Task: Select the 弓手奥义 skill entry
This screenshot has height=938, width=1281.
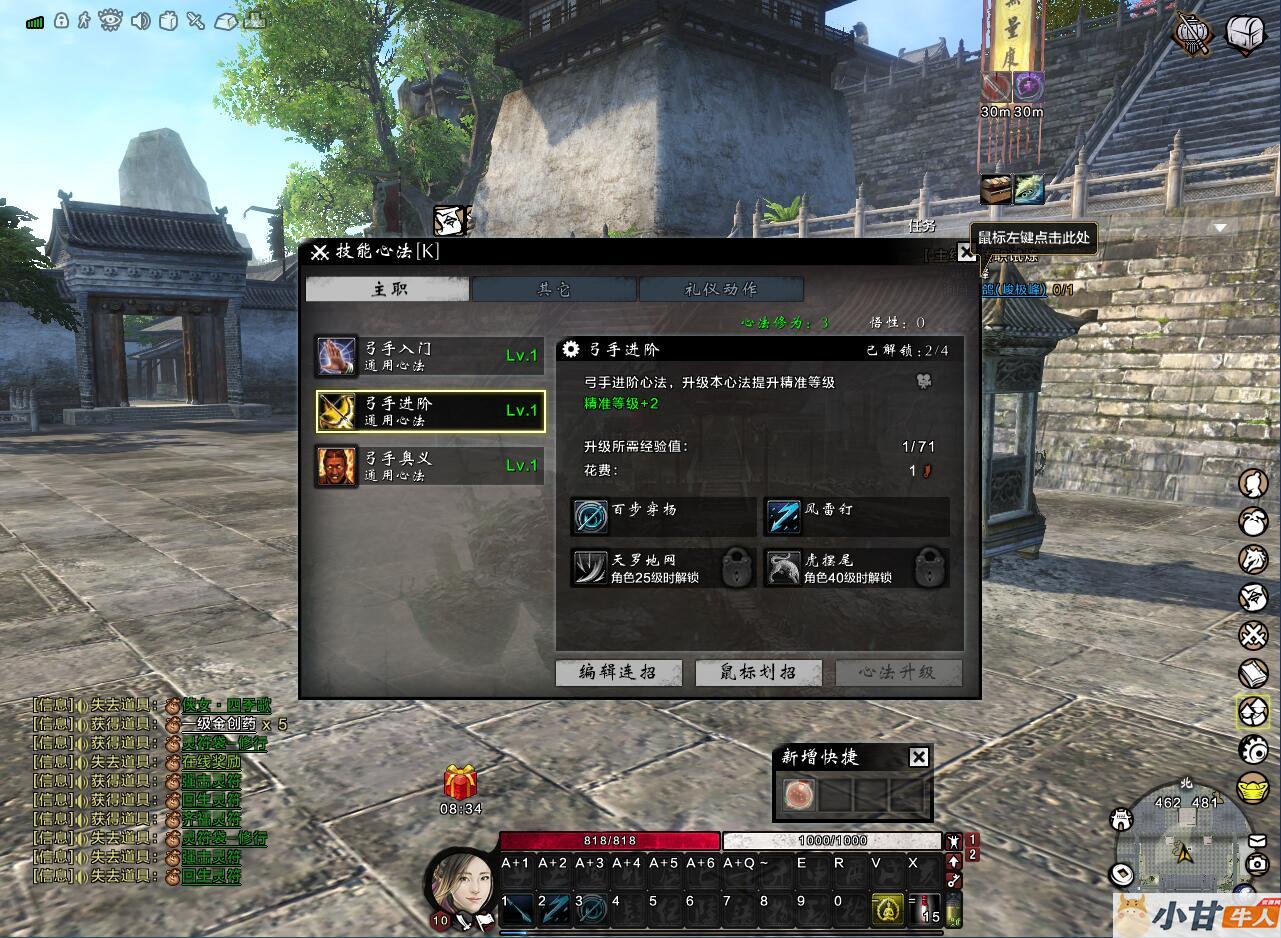Action: pos(430,466)
